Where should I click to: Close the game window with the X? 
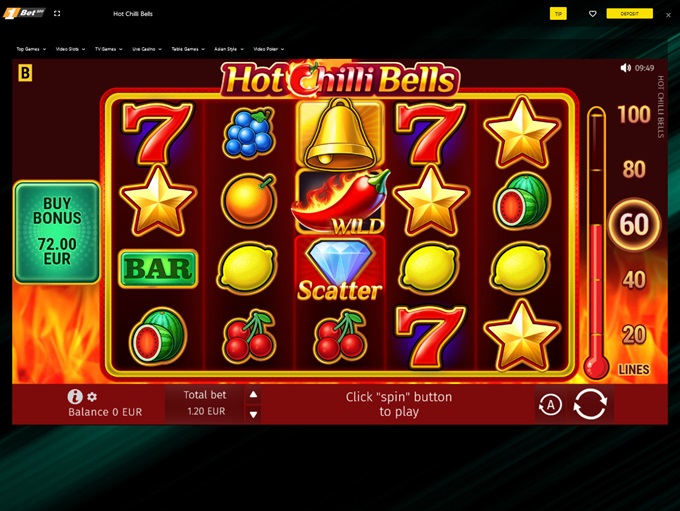(x=668, y=15)
